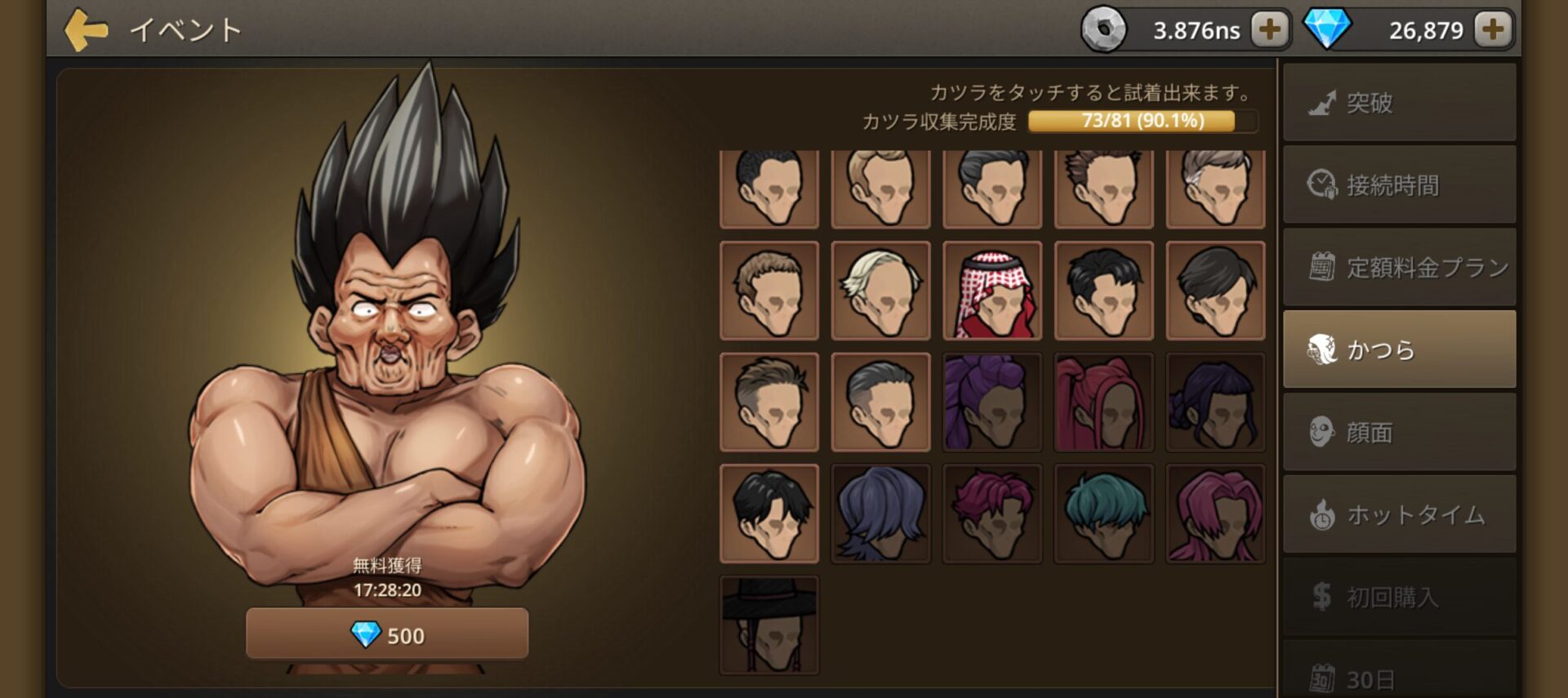Try on the black wide-brim hat wig

tap(769, 625)
